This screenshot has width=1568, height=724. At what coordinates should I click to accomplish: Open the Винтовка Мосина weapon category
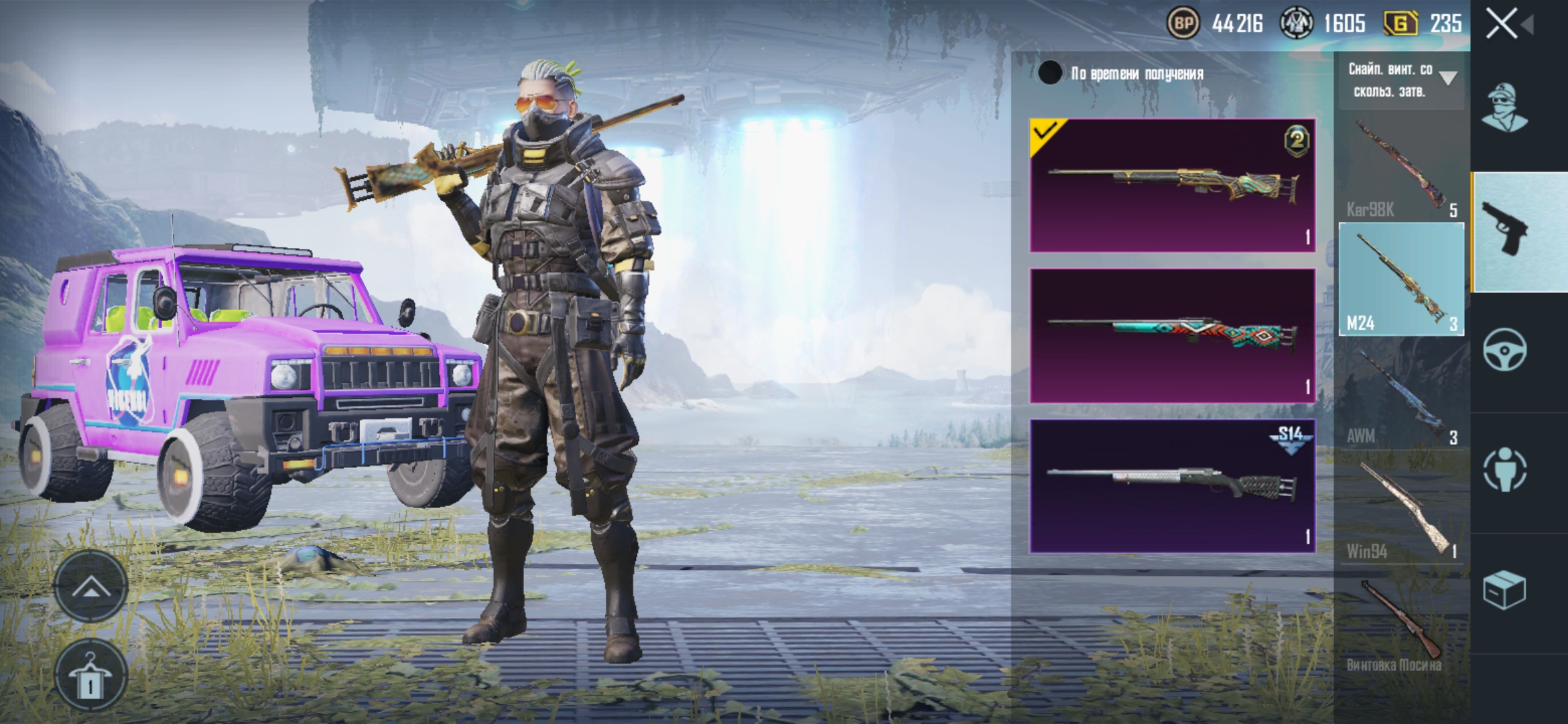(x=1401, y=623)
